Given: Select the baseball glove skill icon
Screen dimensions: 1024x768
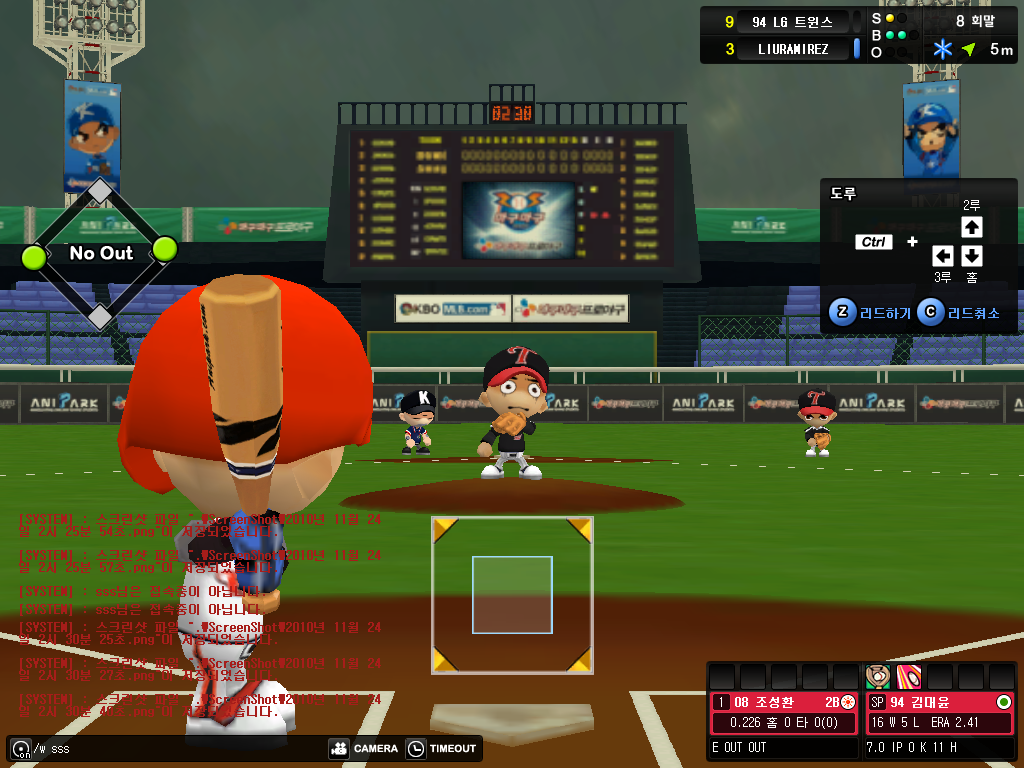Looking at the screenshot, I should coord(877,675).
